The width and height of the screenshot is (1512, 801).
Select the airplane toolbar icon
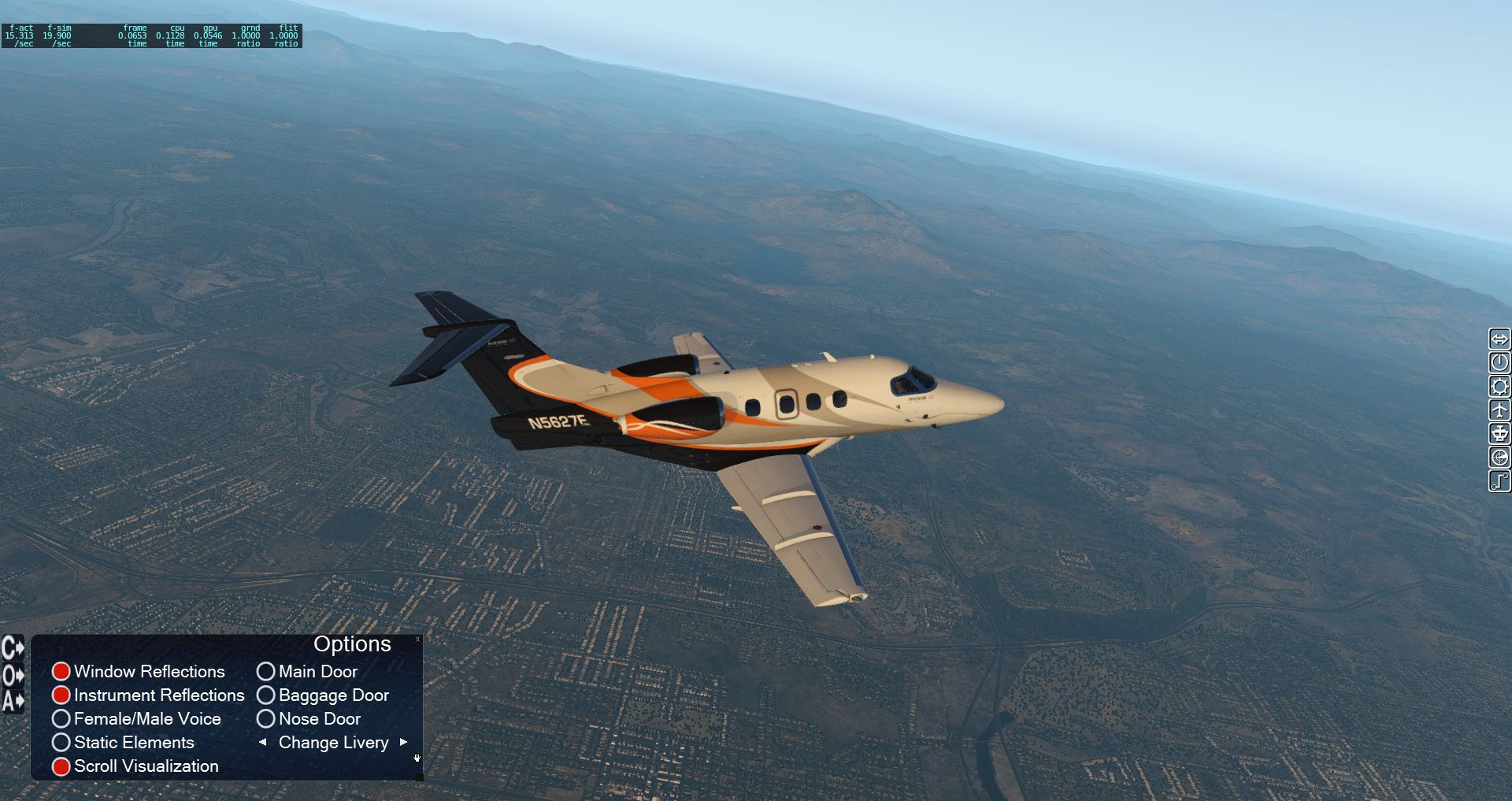point(1499,410)
